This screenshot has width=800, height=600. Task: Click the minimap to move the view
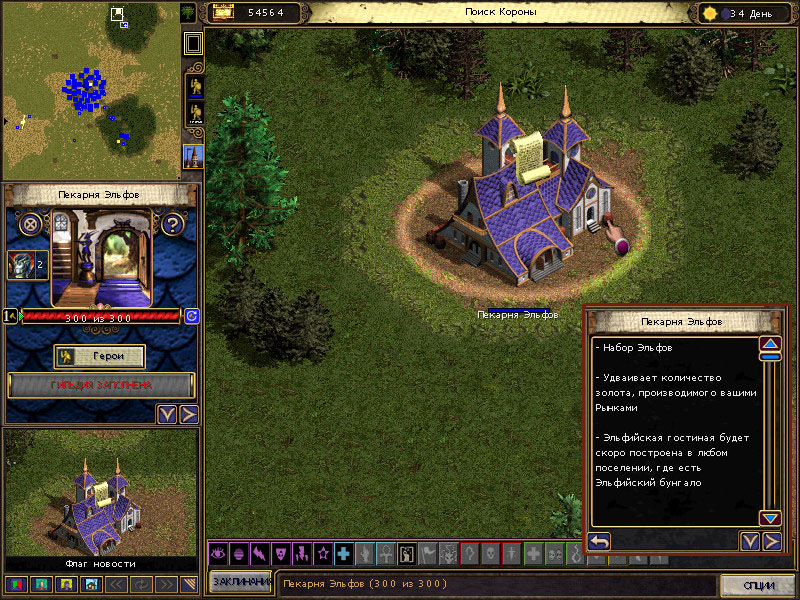tap(90, 90)
